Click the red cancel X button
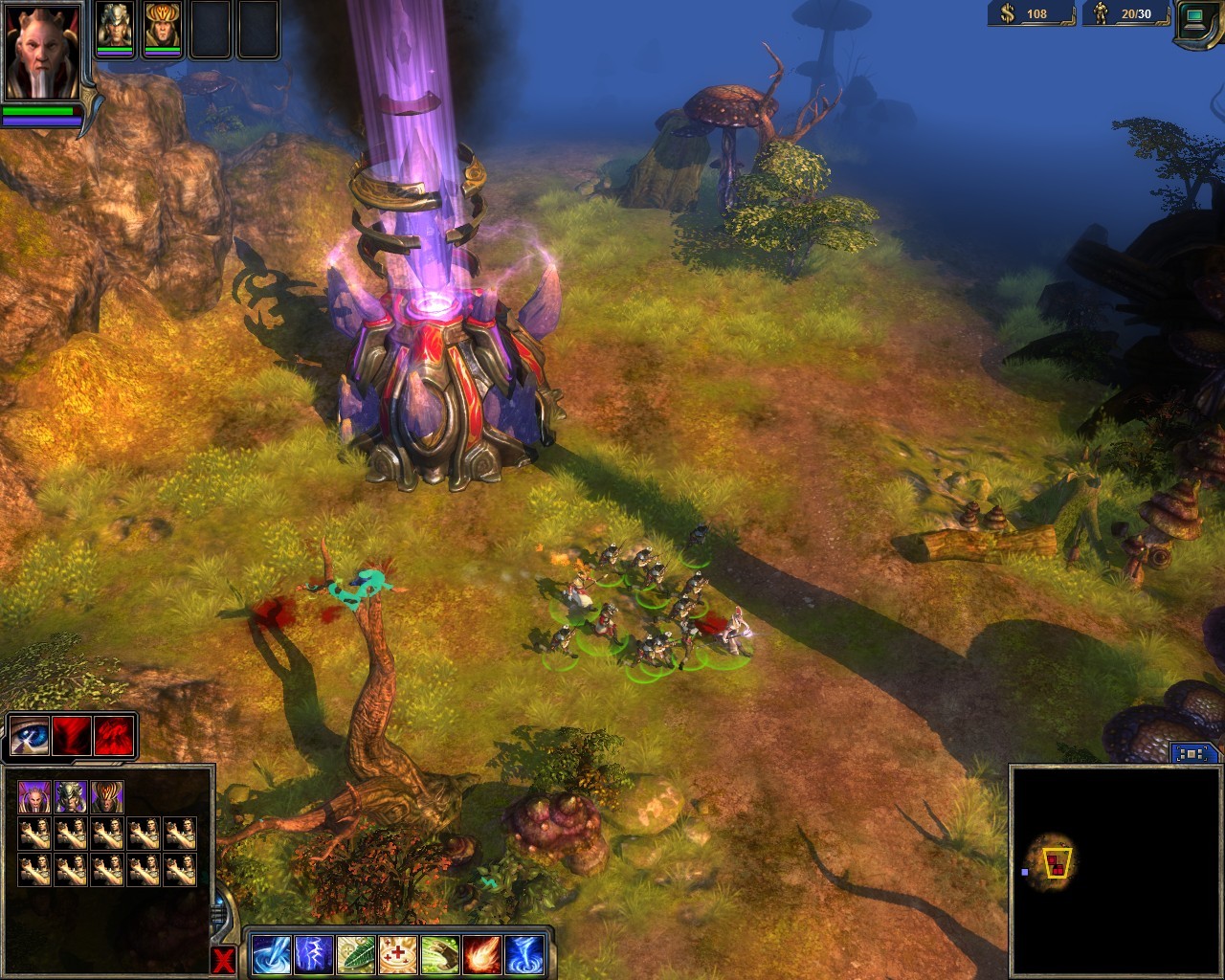 click(x=223, y=961)
